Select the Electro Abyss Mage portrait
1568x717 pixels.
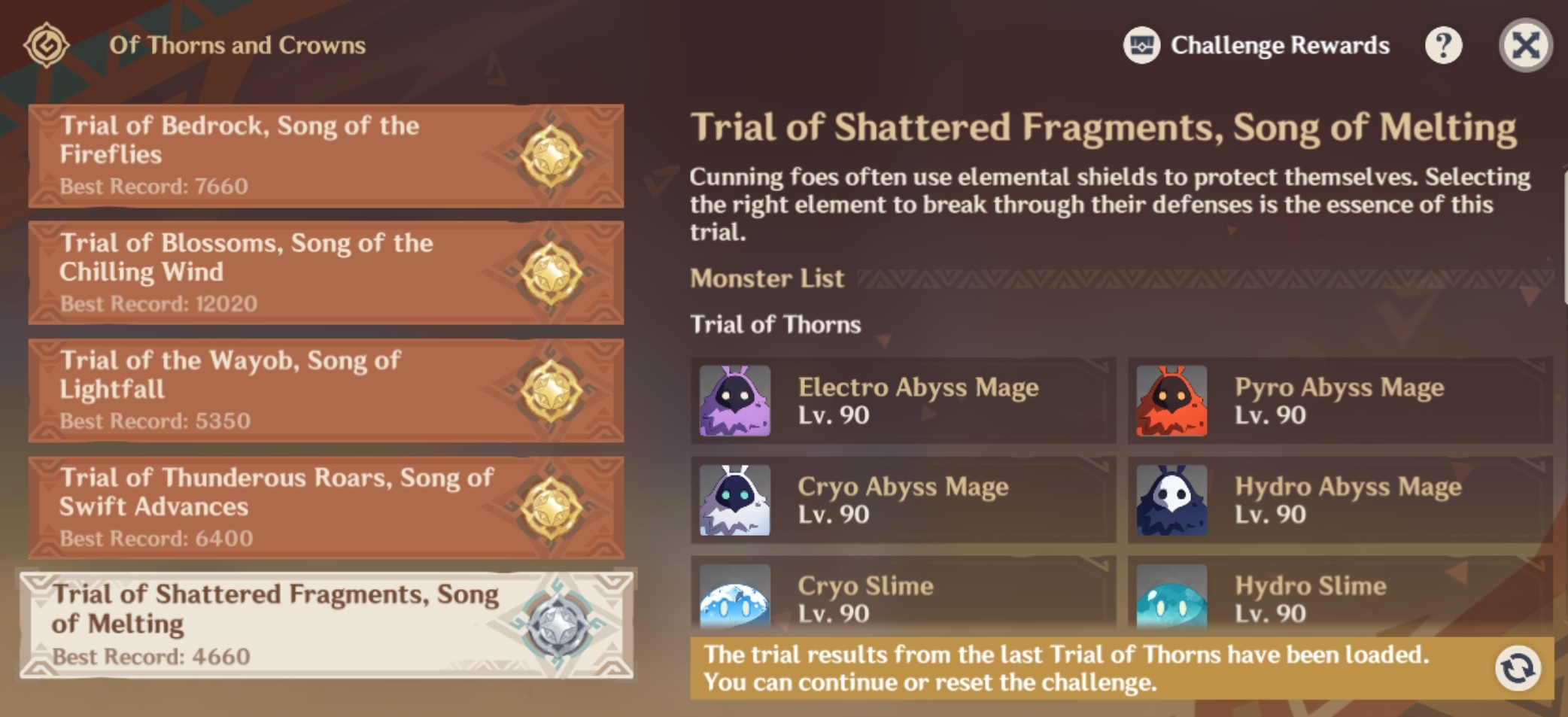734,400
